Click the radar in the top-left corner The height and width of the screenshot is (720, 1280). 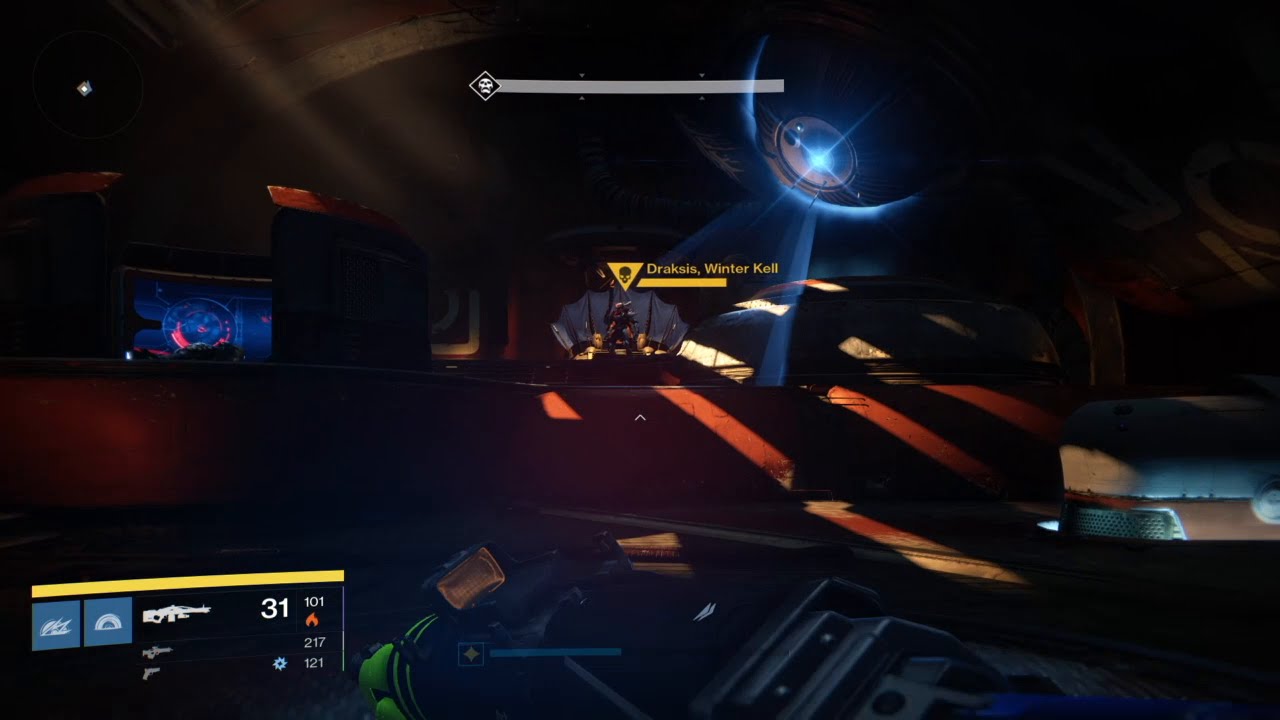coord(86,88)
